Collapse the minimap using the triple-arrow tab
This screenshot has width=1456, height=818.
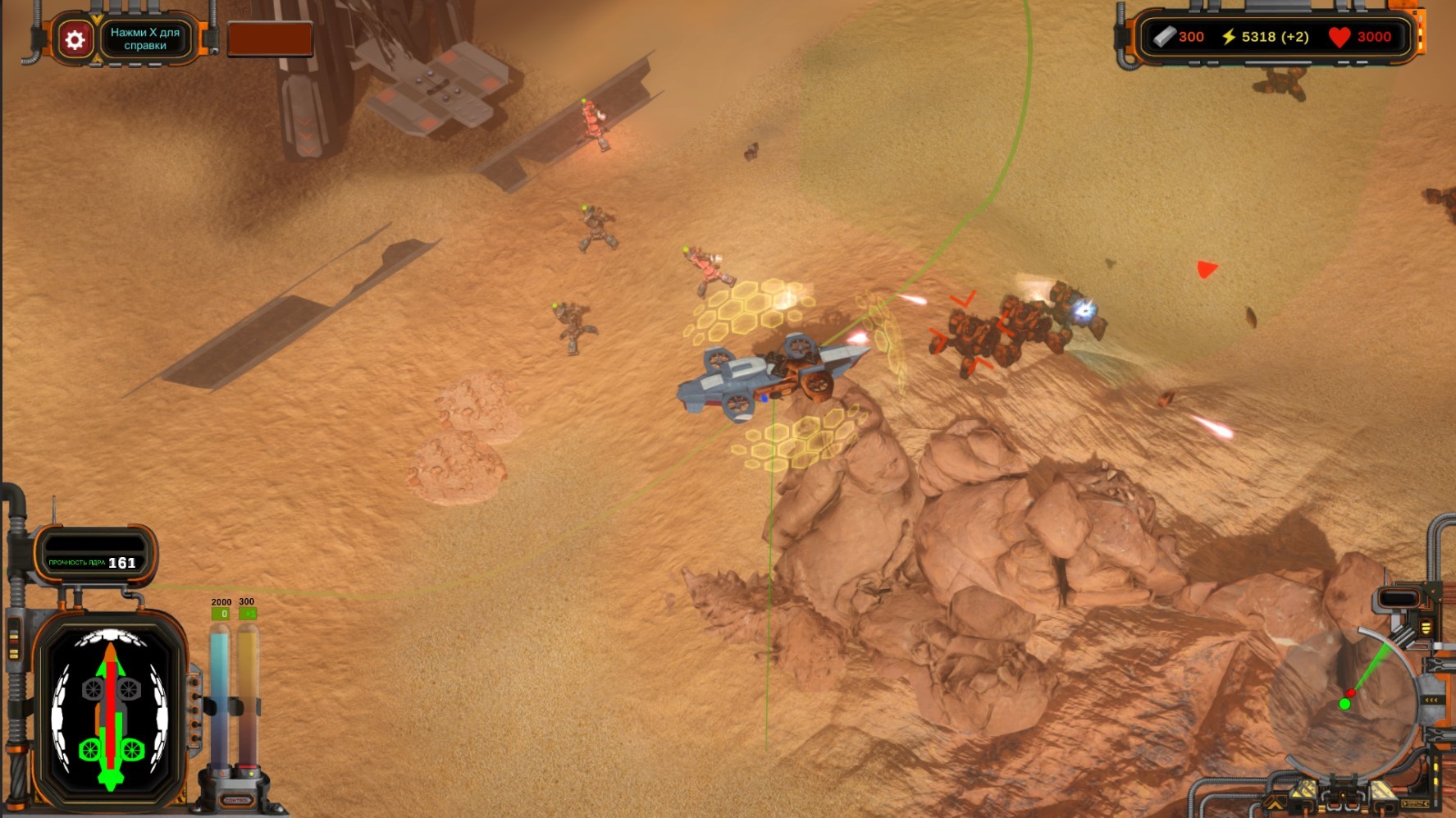(x=1431, y=700)
